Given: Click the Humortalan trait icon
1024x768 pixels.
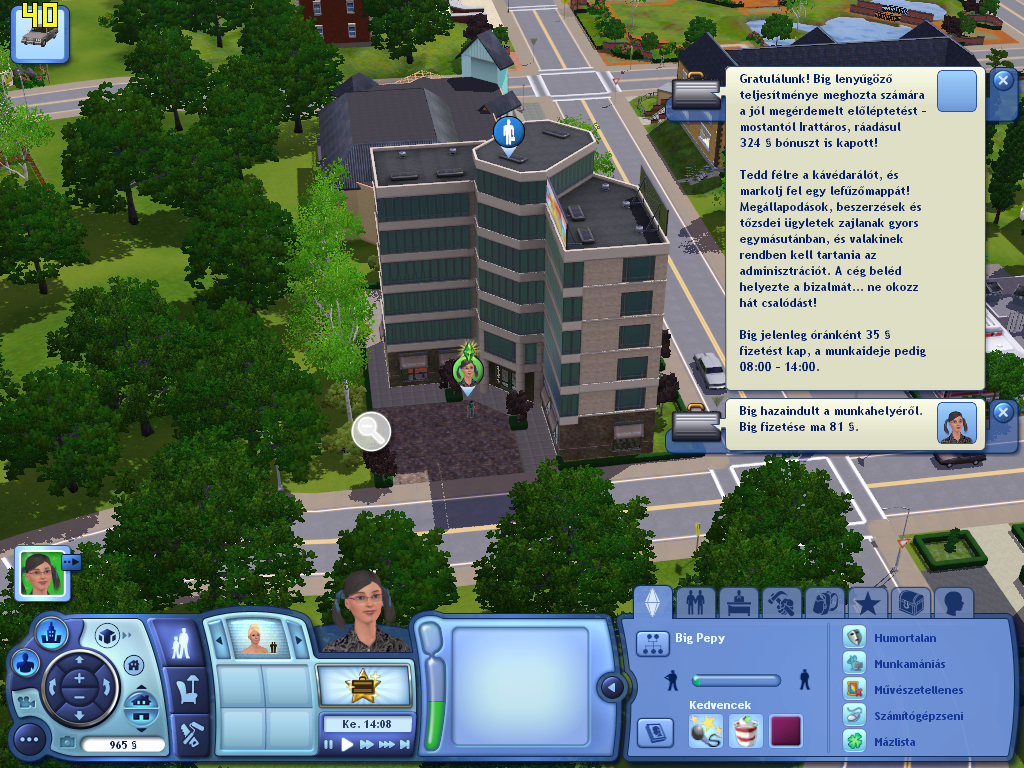Looking at the screenshot, I should tap(853, 638).
